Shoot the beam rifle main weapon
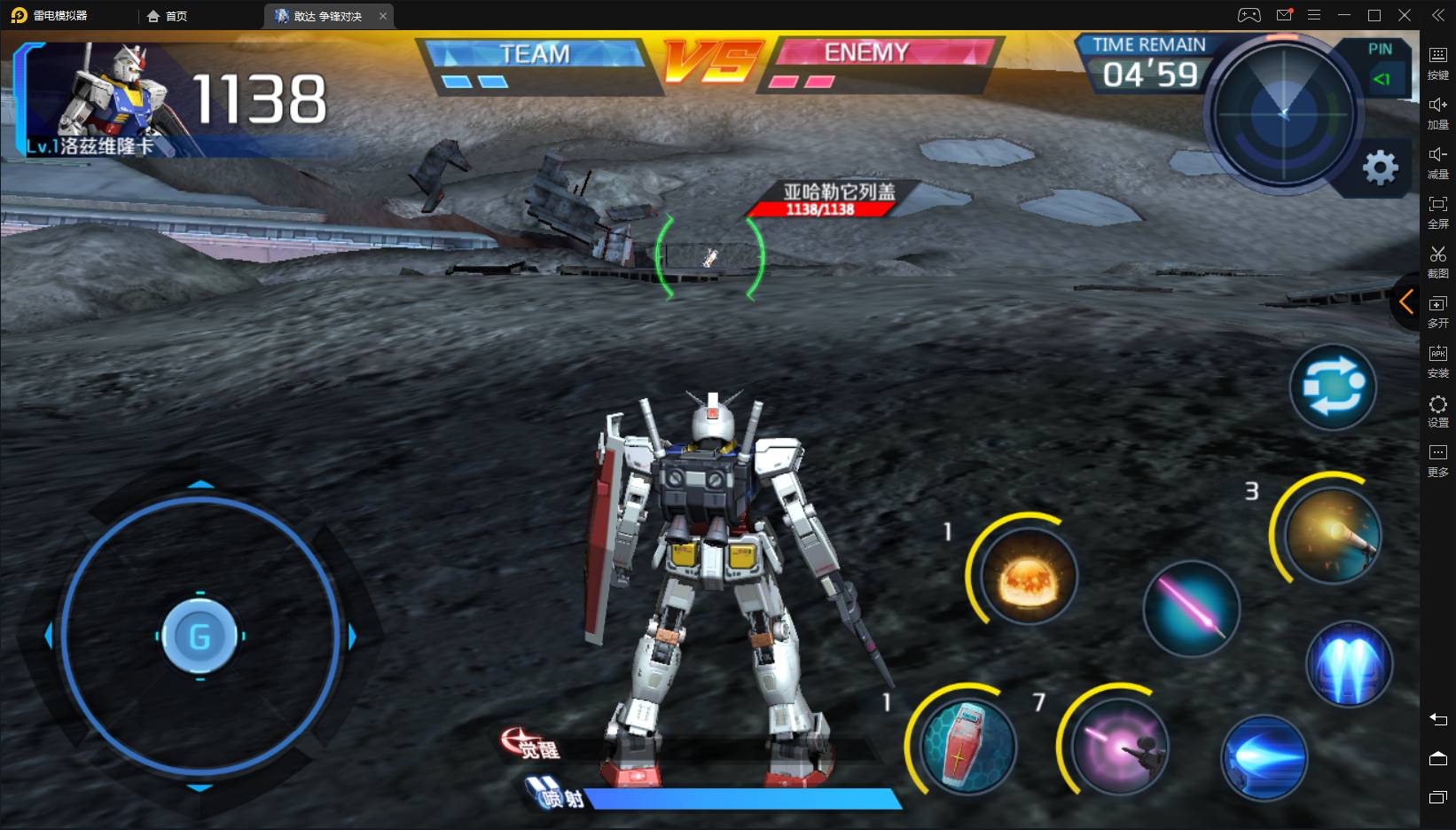The image size is (1456, 830). coord(1119,746)
